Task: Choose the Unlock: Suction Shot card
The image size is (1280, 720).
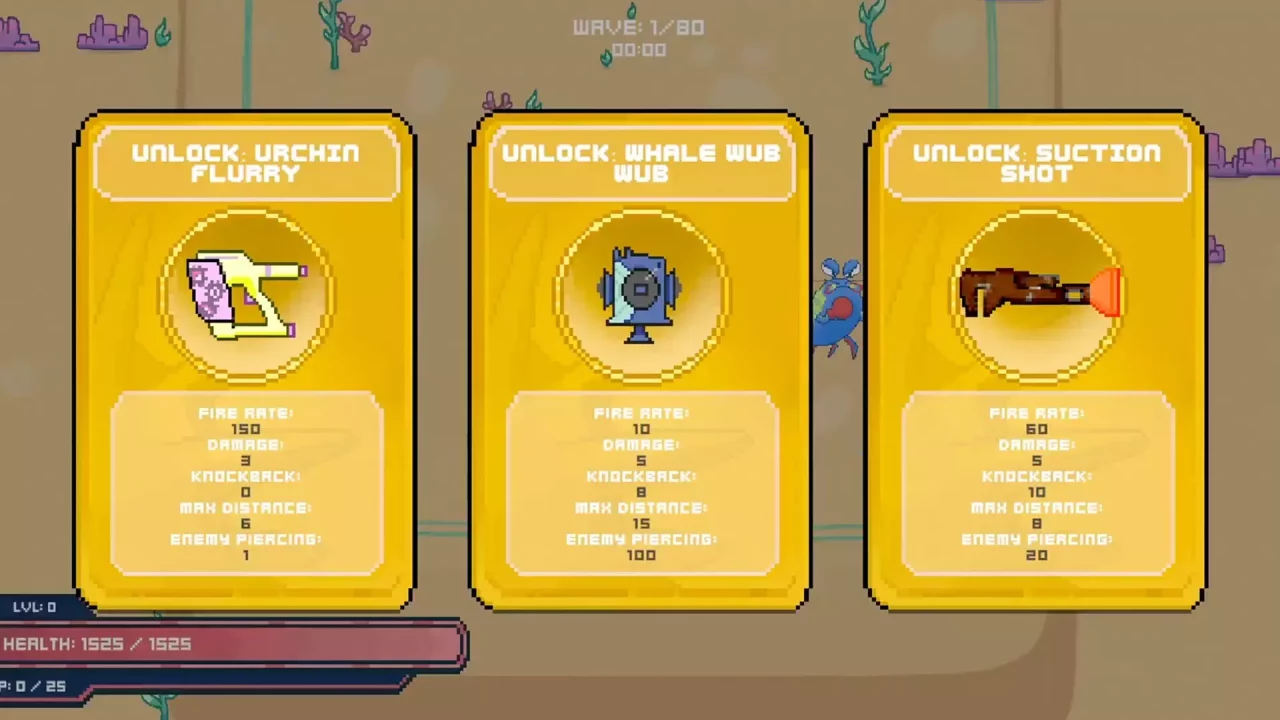Action: point(1035,360)
